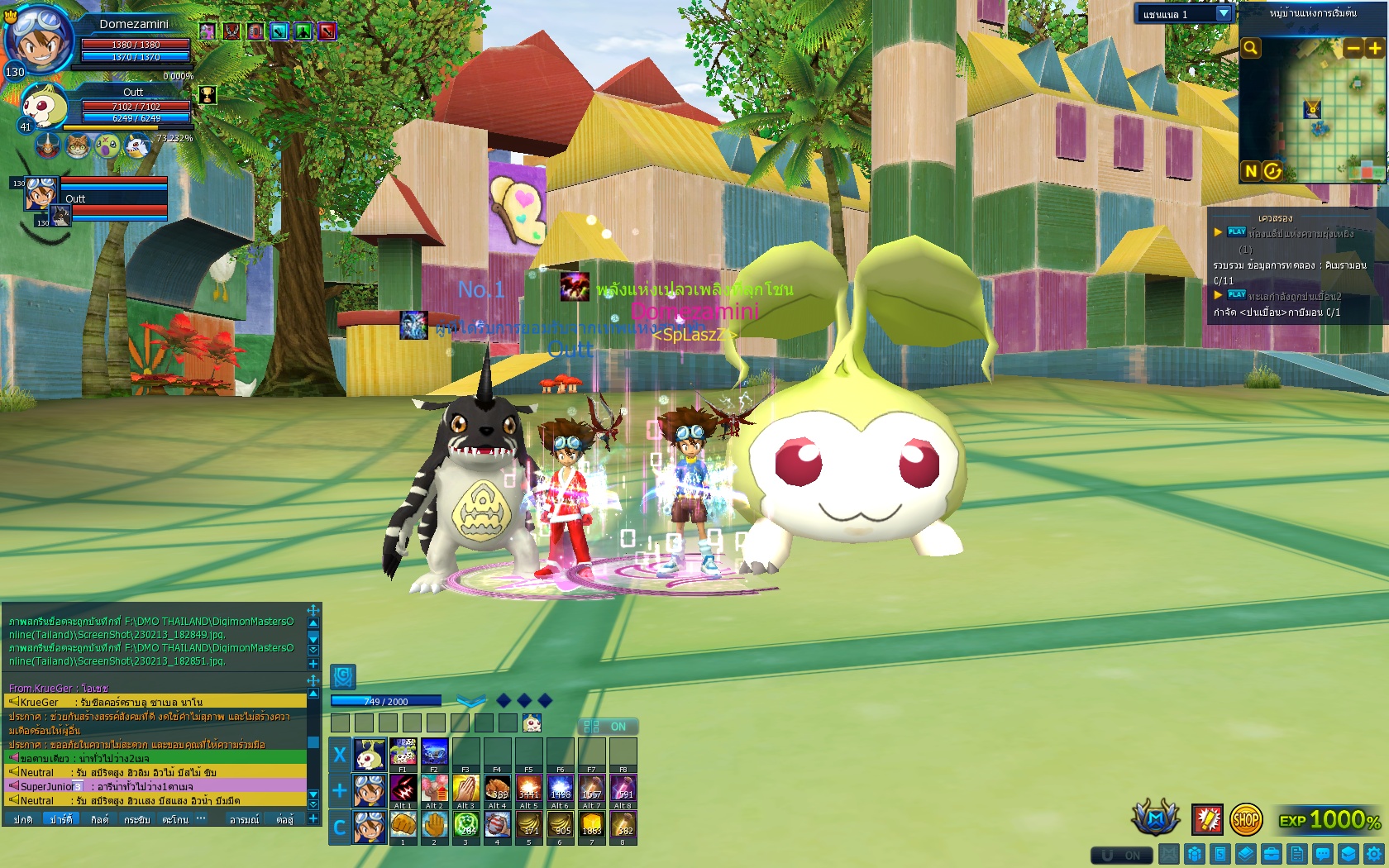Switch to the กิลด์ chat tab
Image resolution: width=1389 pixels, height=868 pixels.
tap(99, 819)
